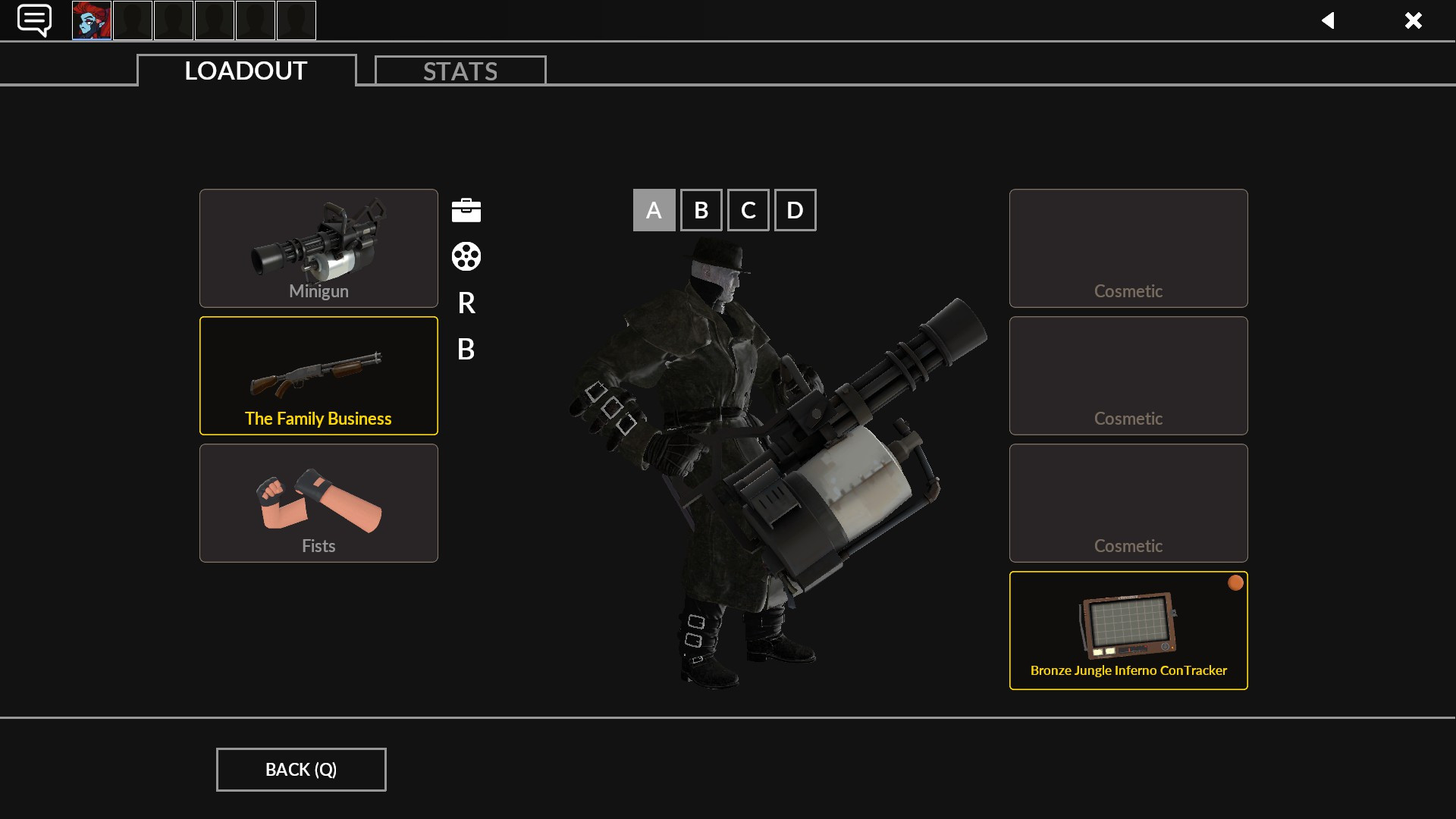Open the Minigun primary weapon slot
Viewport: 1456px width, 819px height.
318,248
